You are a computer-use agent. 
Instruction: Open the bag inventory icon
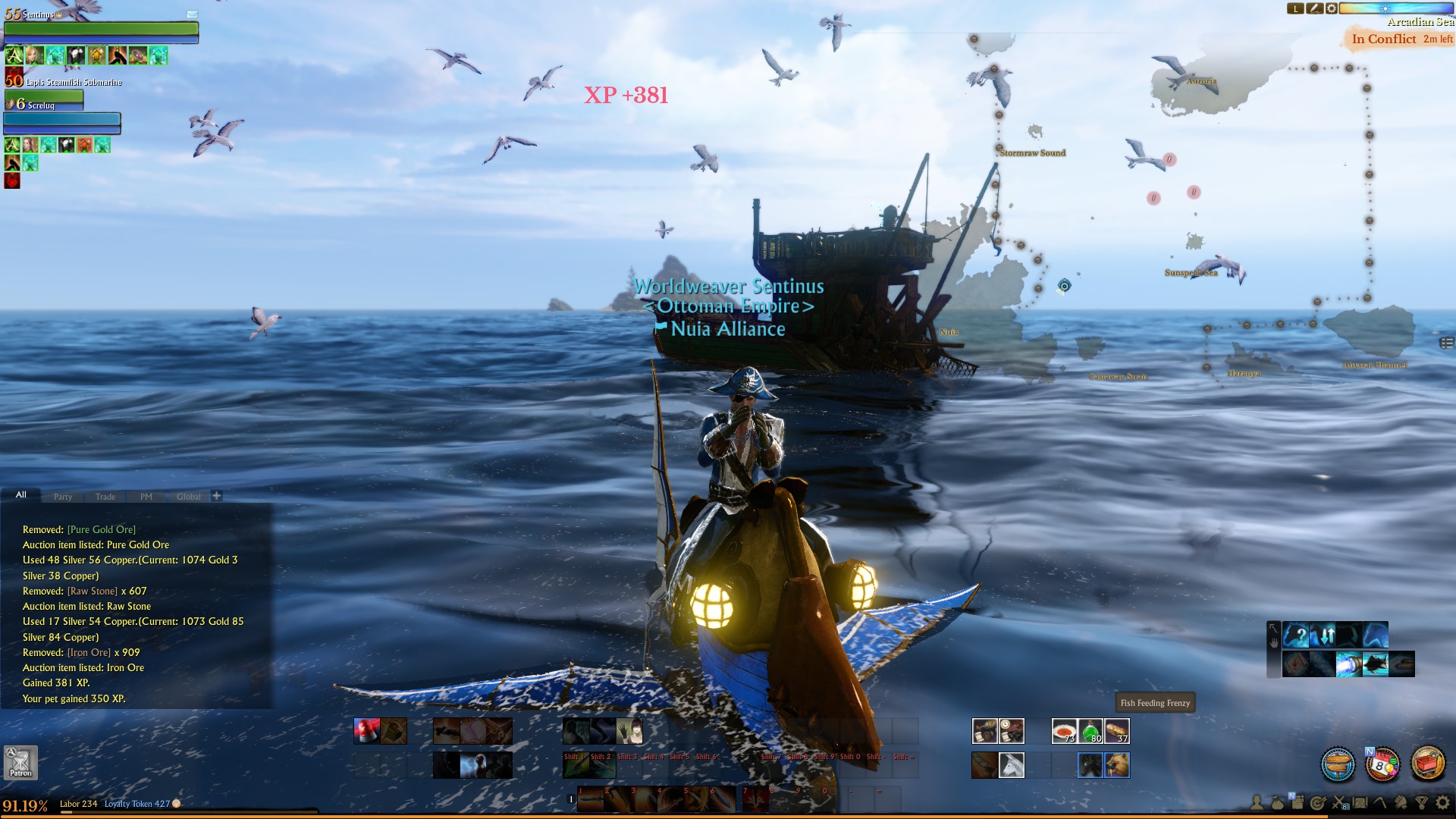point(1277,802)
